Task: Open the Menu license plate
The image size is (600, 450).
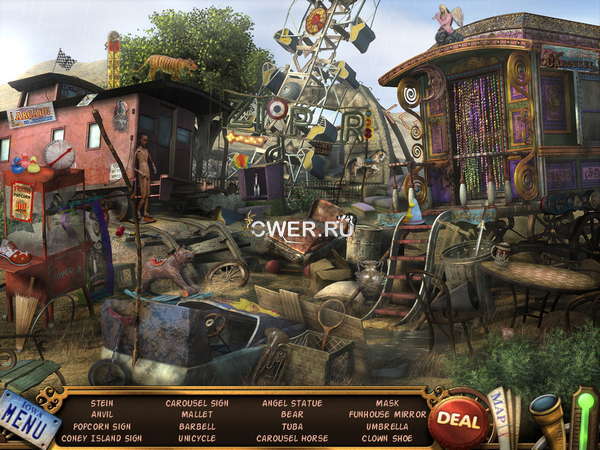Action: pyautogui.click(x=28, y=418)
